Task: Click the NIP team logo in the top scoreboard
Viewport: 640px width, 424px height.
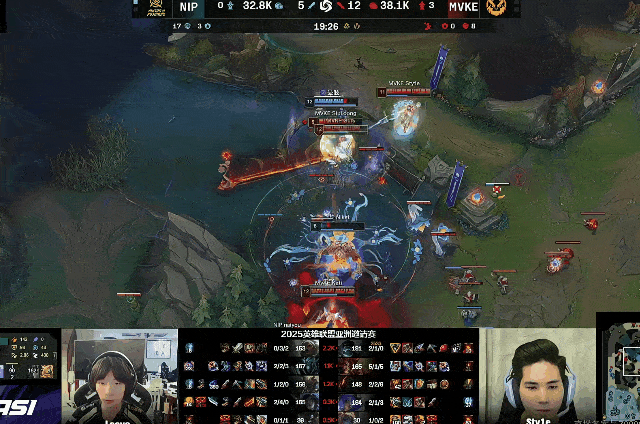Action: [153, 7]
